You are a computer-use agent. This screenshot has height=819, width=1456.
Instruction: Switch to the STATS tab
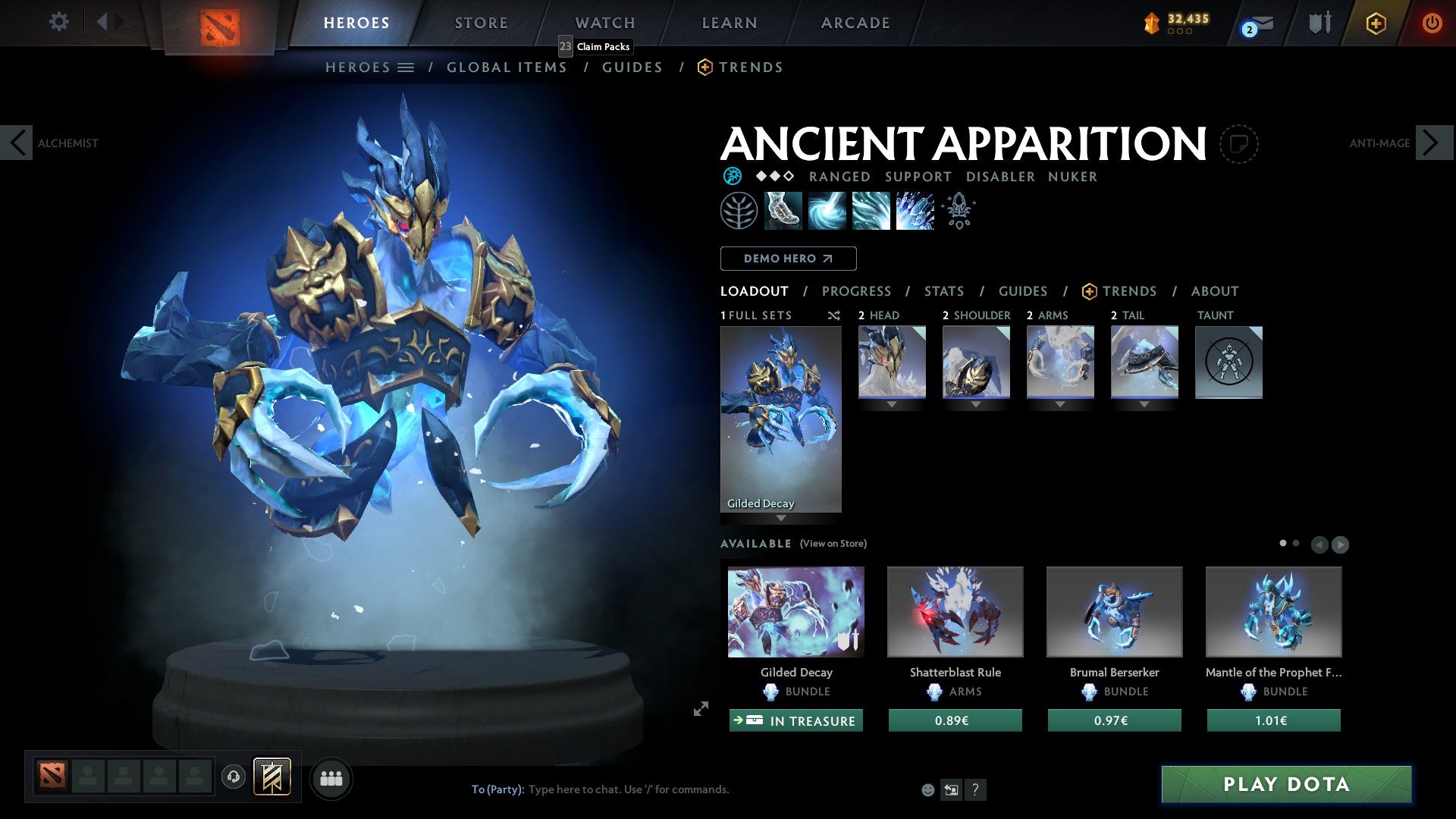[x=943, y=291]
